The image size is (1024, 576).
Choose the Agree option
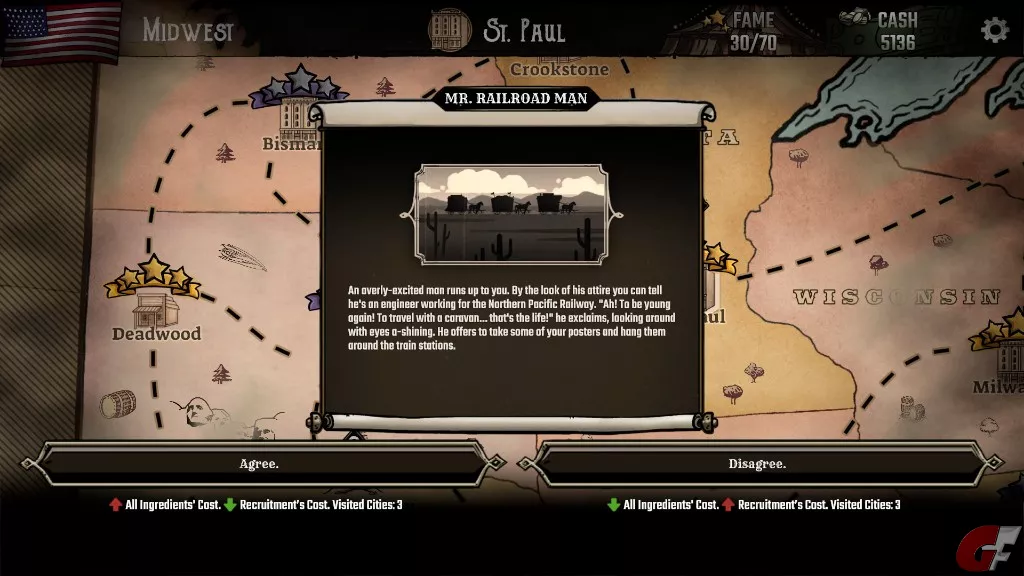[x=259, y=464]
